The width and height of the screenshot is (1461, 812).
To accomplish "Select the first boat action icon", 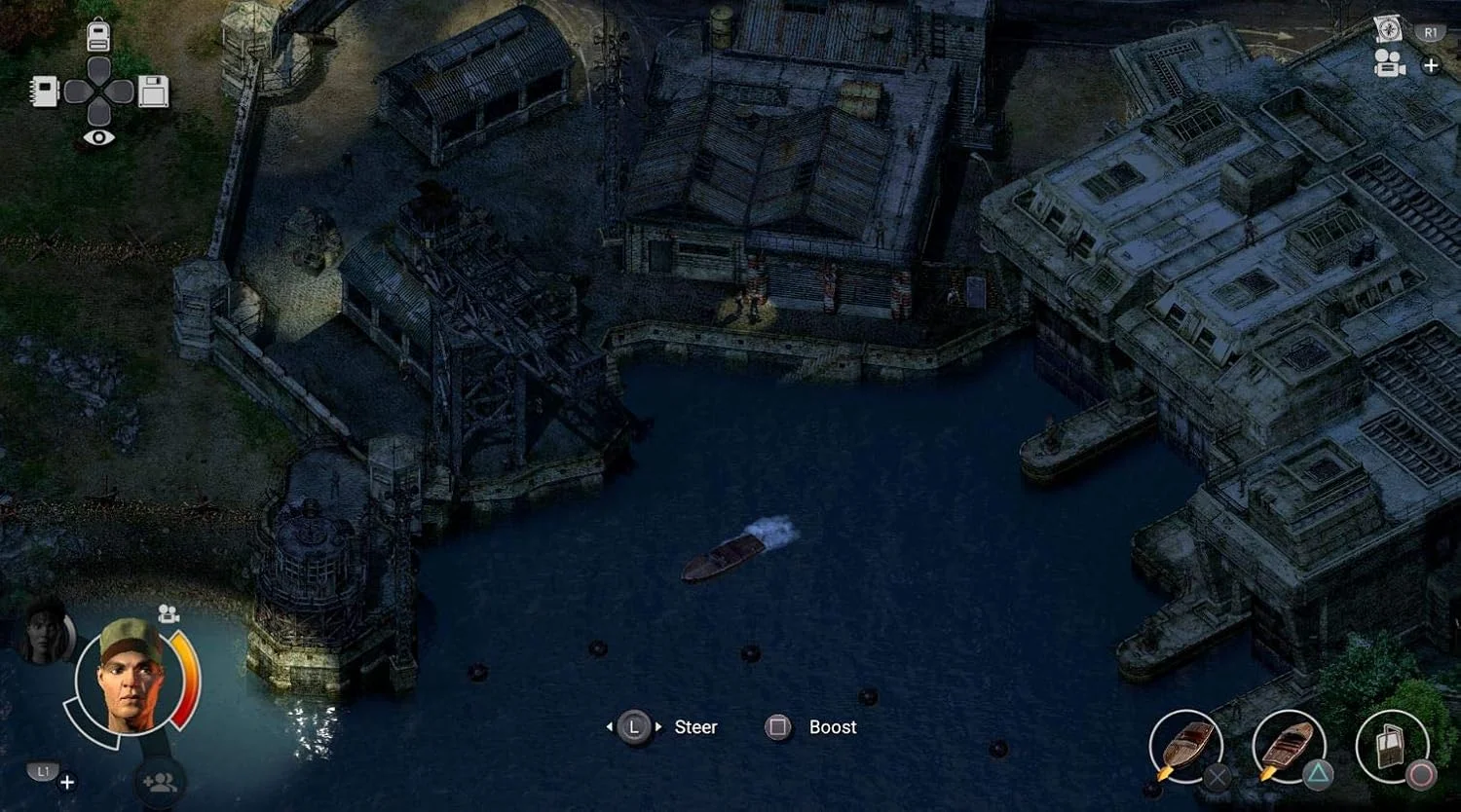I will click(x=1184, y=747).
